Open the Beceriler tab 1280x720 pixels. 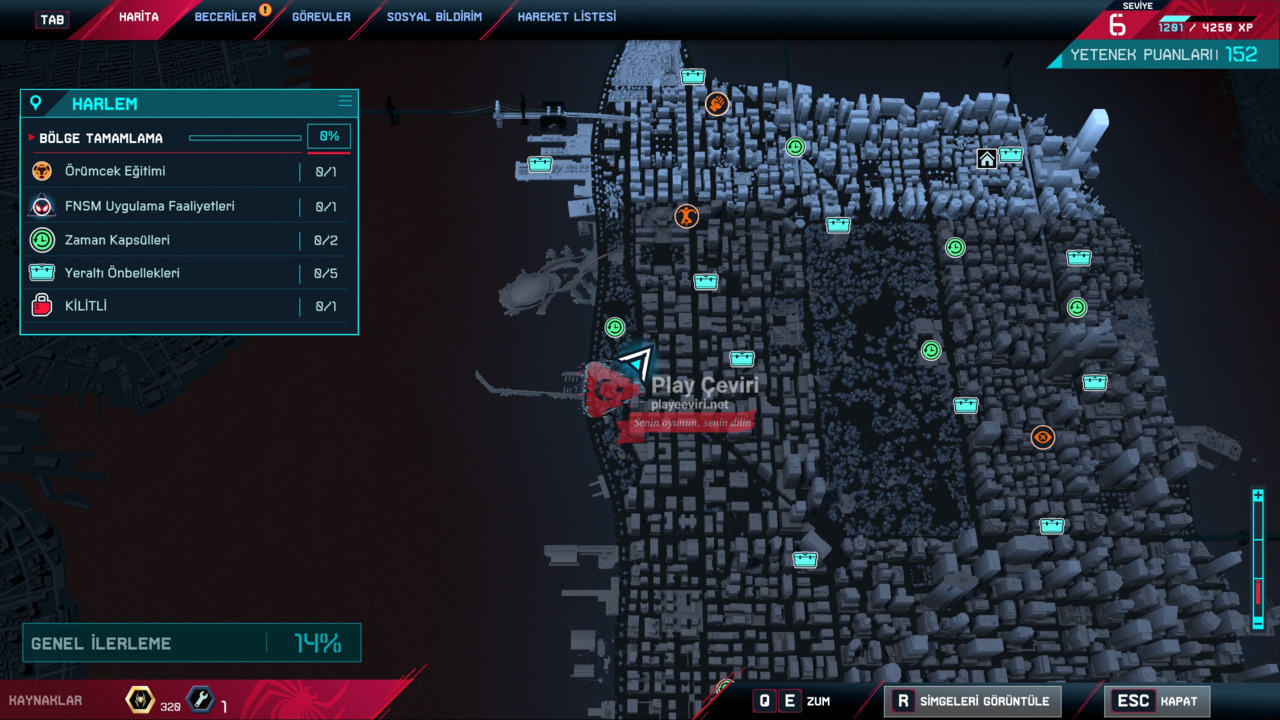(x=225, y=17)
